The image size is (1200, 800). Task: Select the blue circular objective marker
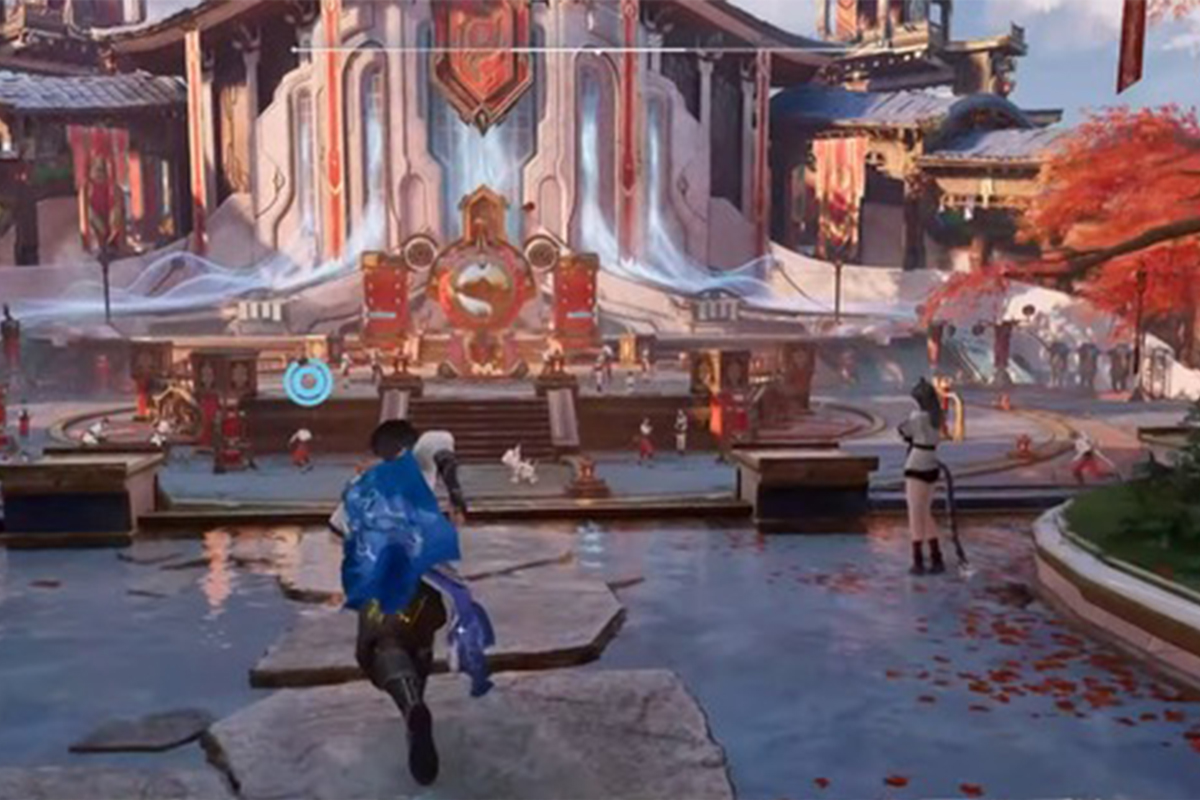click(307, 383)
